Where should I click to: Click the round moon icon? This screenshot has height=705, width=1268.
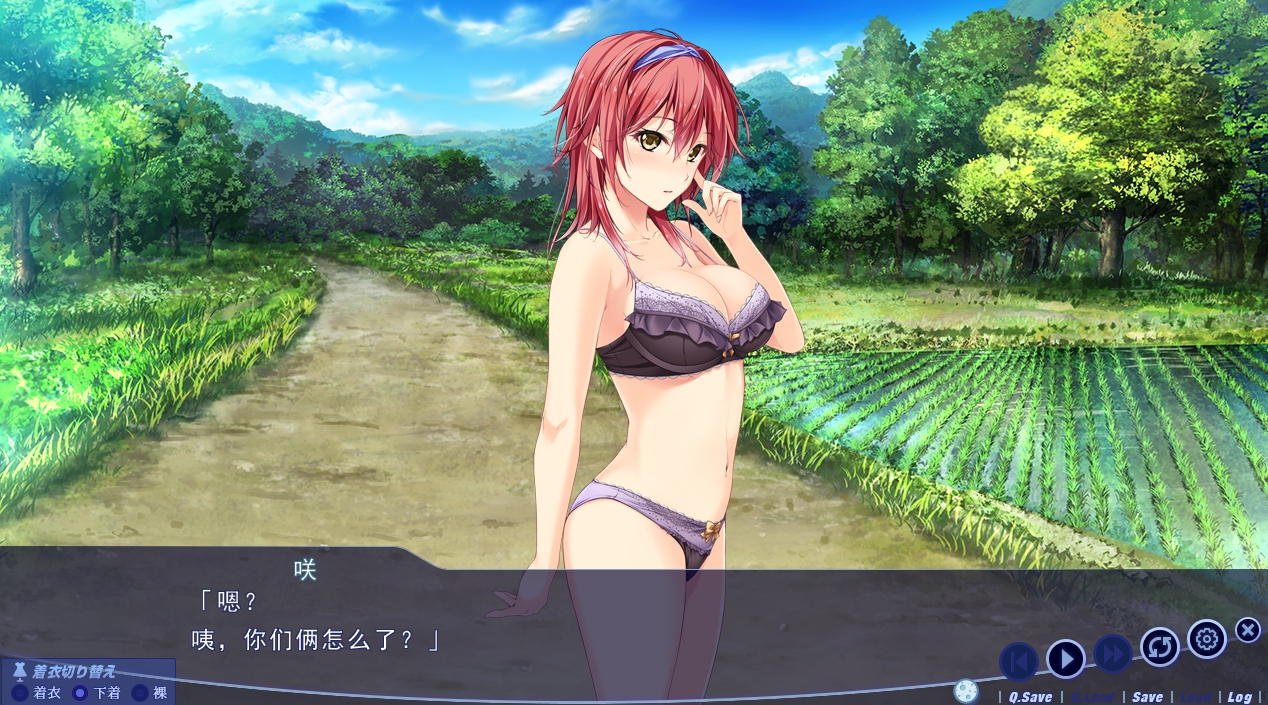coord(965,691)
